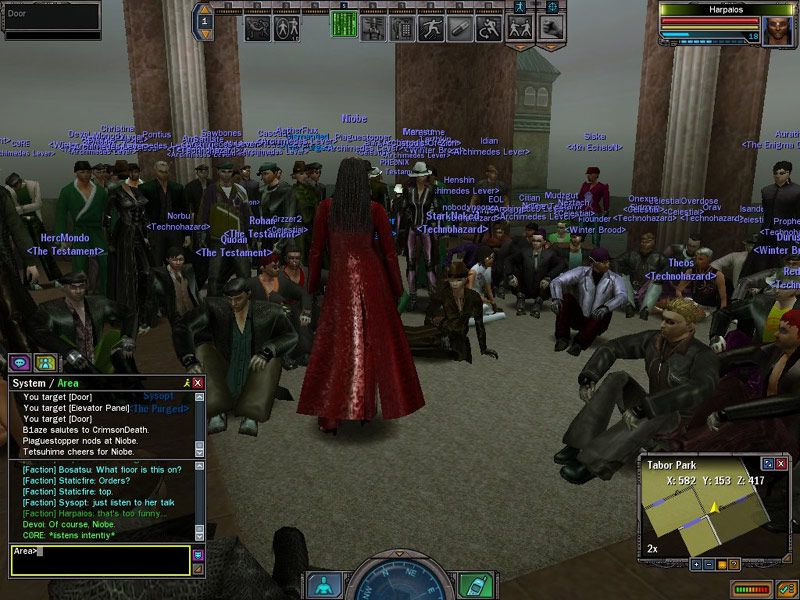Close the Tabor Park minimap
This screenshot has height=600, width=800.
pos(782,464)
